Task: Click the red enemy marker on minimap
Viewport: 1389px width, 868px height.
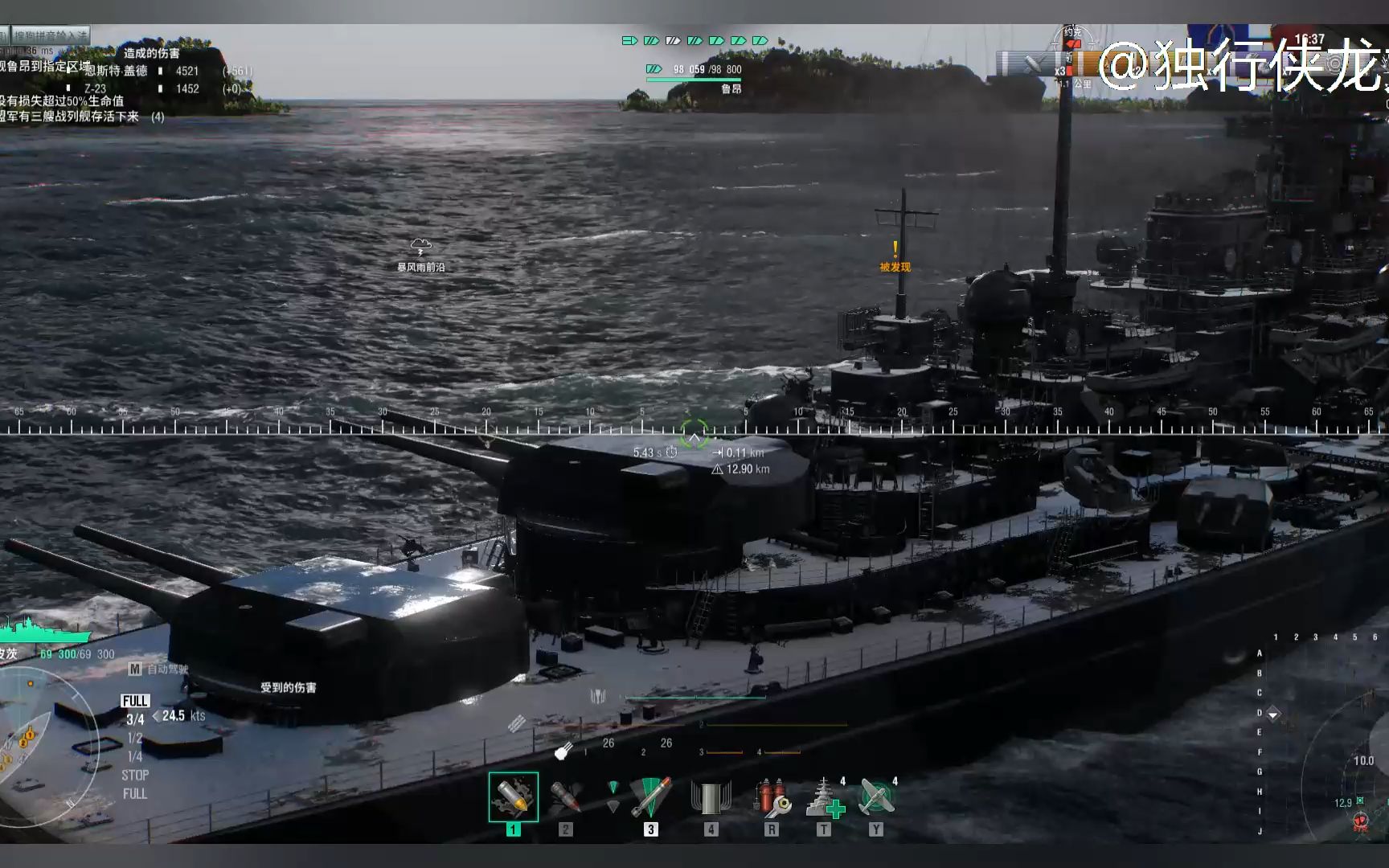Action: click(1361, 821)
